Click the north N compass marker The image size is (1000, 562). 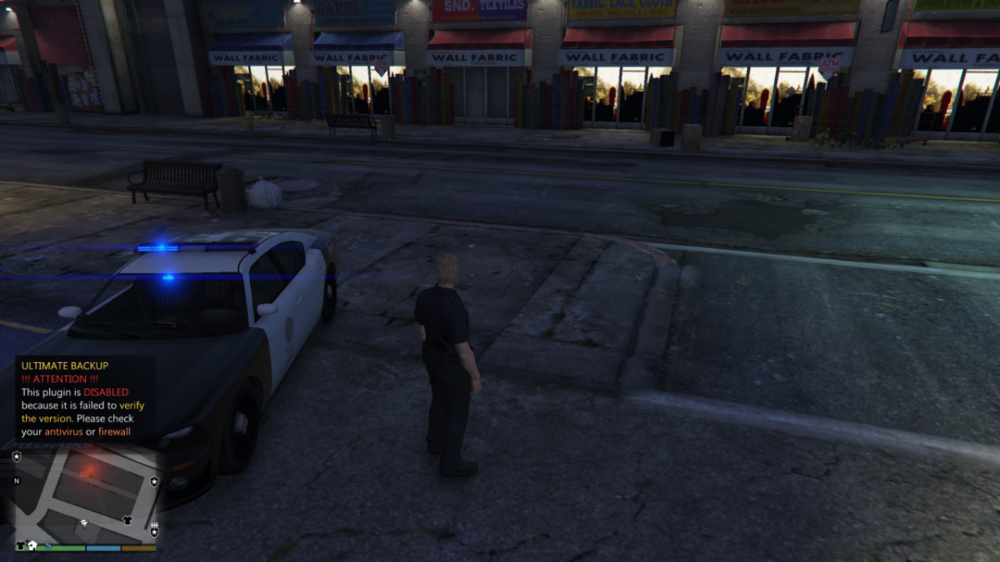pos(17,481)
